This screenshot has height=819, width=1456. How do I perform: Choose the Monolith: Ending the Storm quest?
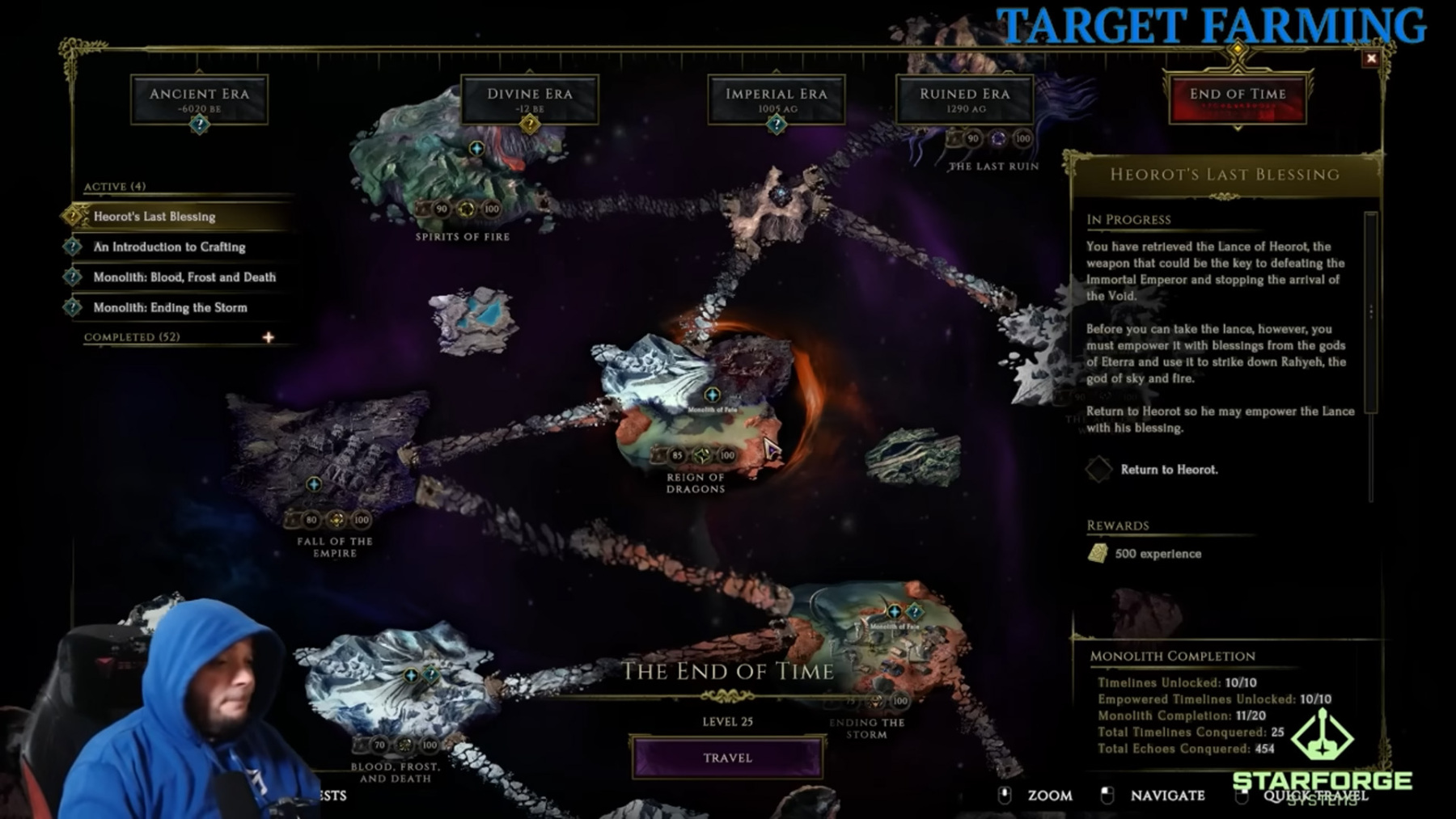tap(170, 307)
